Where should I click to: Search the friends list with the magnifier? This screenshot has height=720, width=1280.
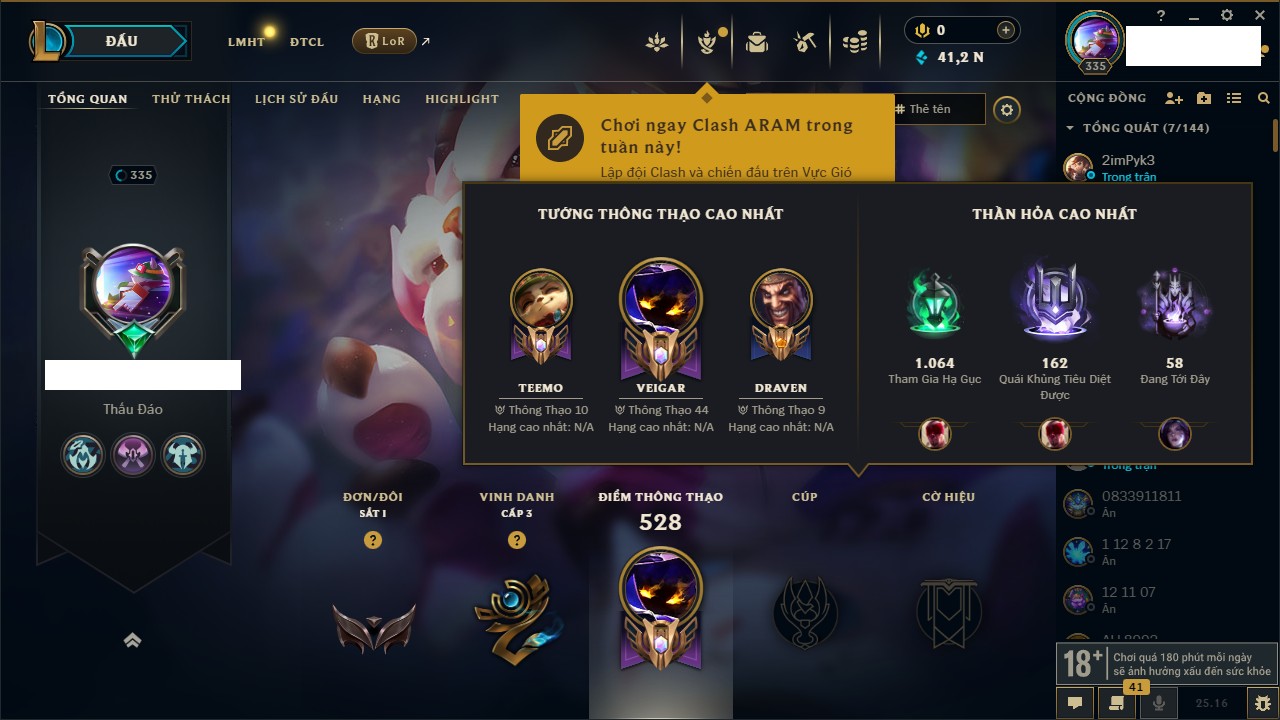[1264, 98]
